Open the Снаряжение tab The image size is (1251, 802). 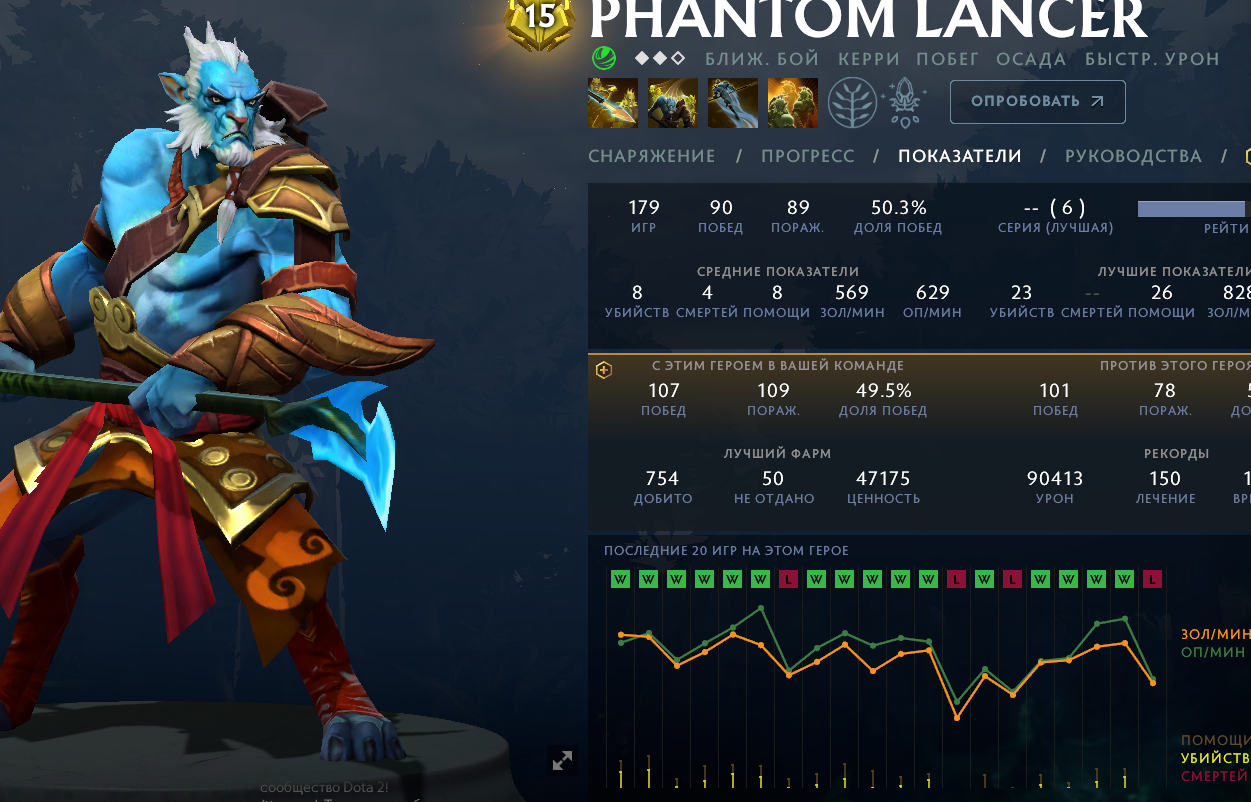click(x=651, y=156)
